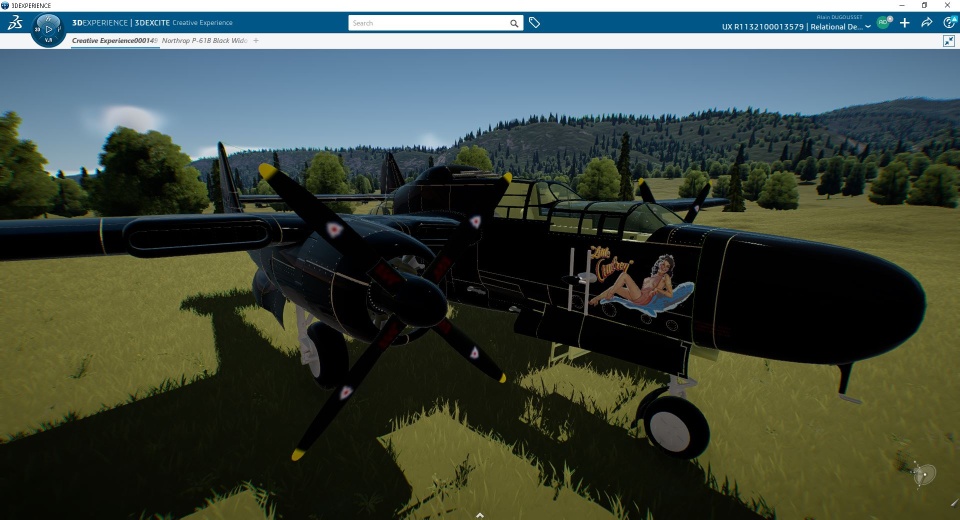Switch to the Creative Experience00014 tab

112,41
